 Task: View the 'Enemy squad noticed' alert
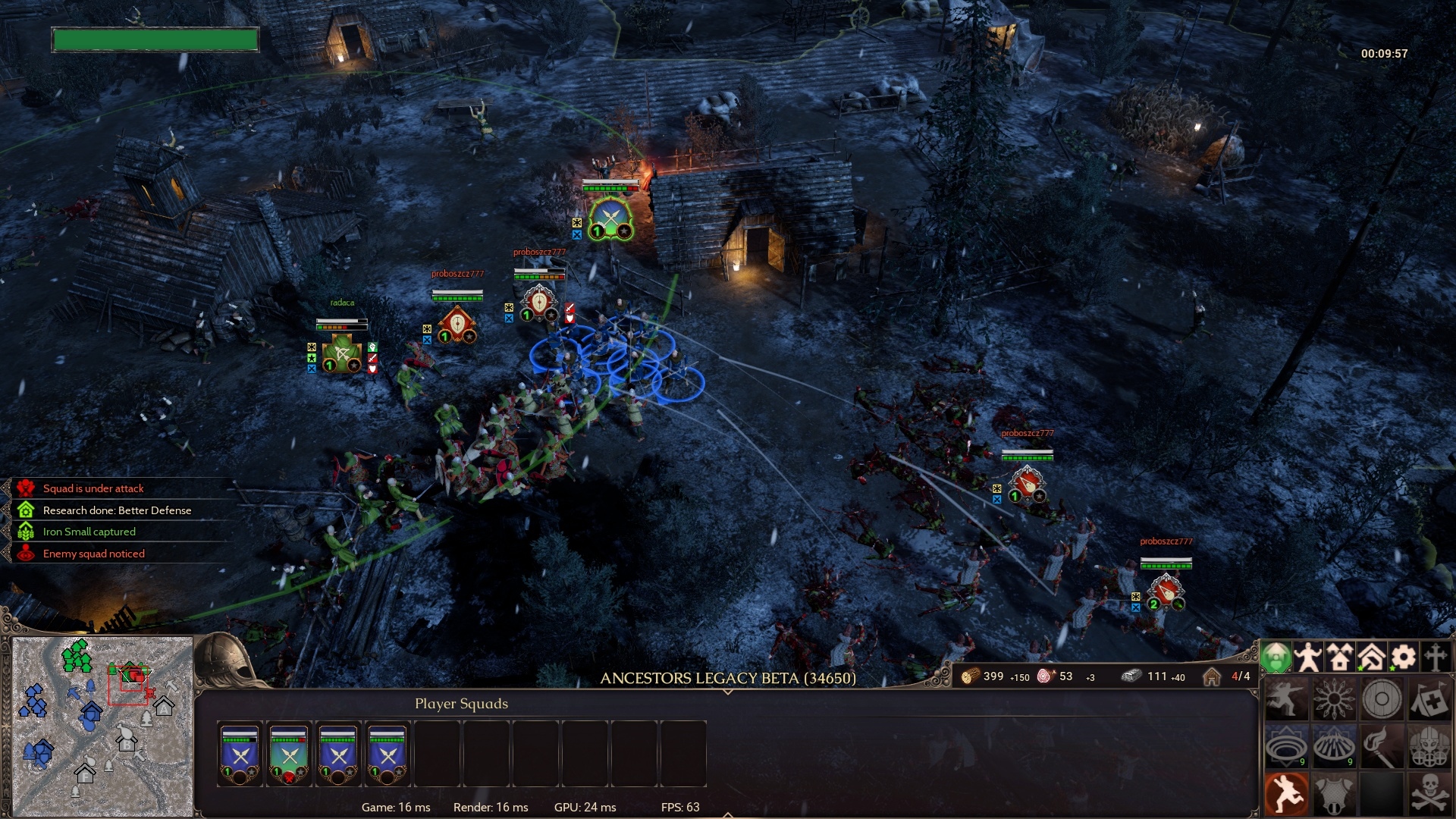pyautogui.click(x=93, y=554)
